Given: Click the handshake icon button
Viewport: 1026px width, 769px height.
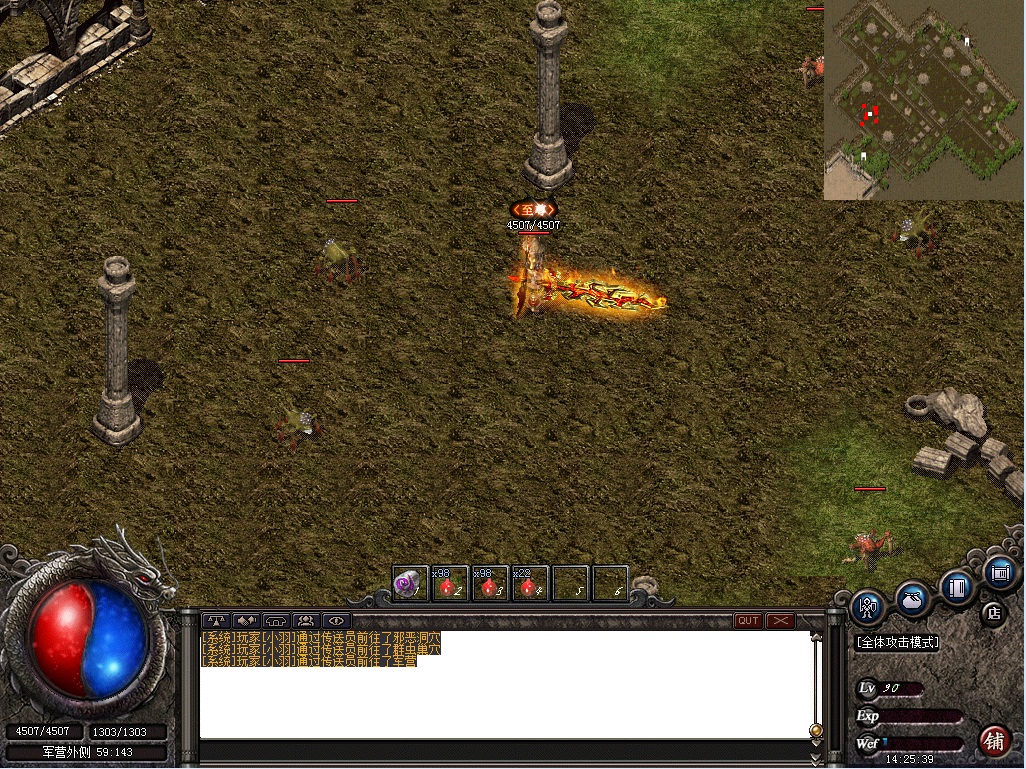Looking at the screenshot, I should [x=245, y=621].
